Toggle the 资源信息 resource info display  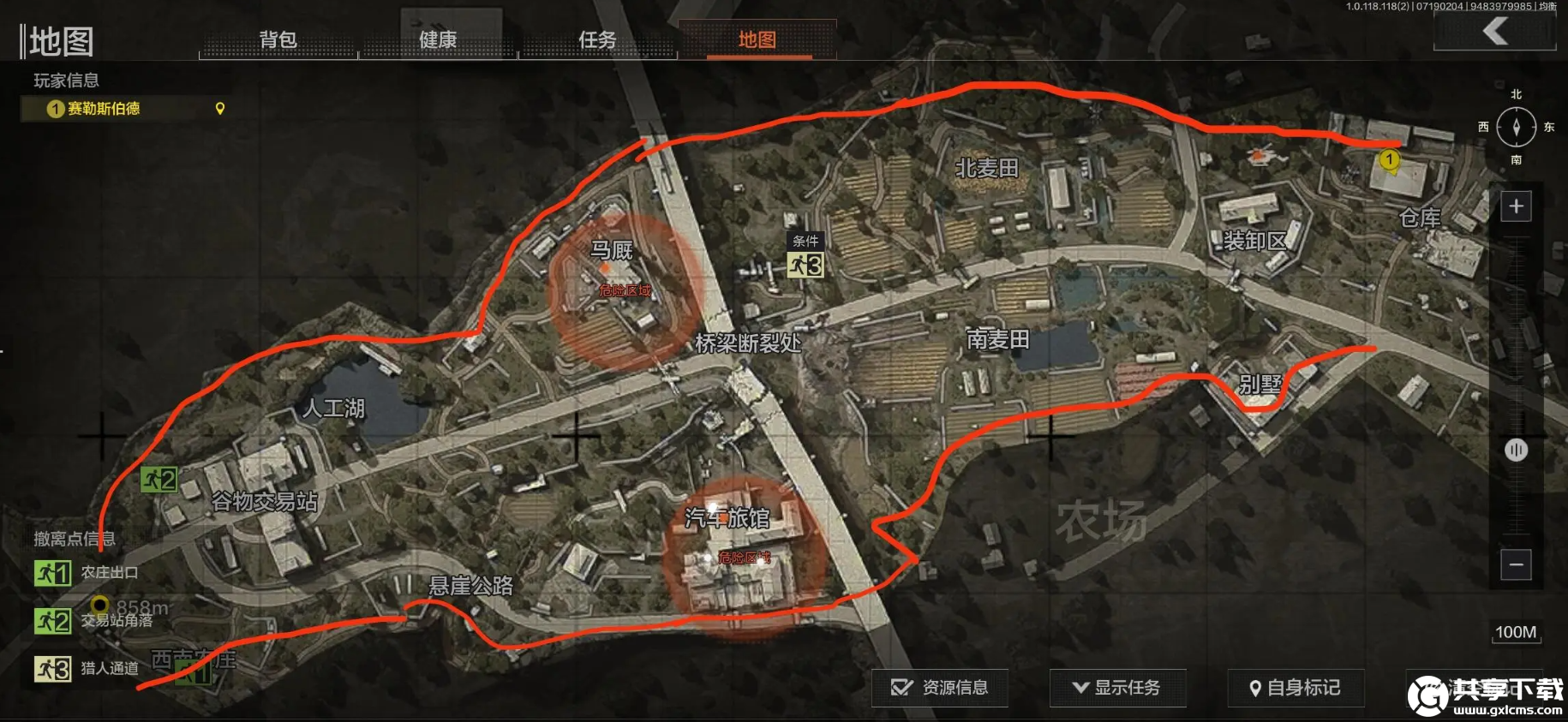[939, 687]
